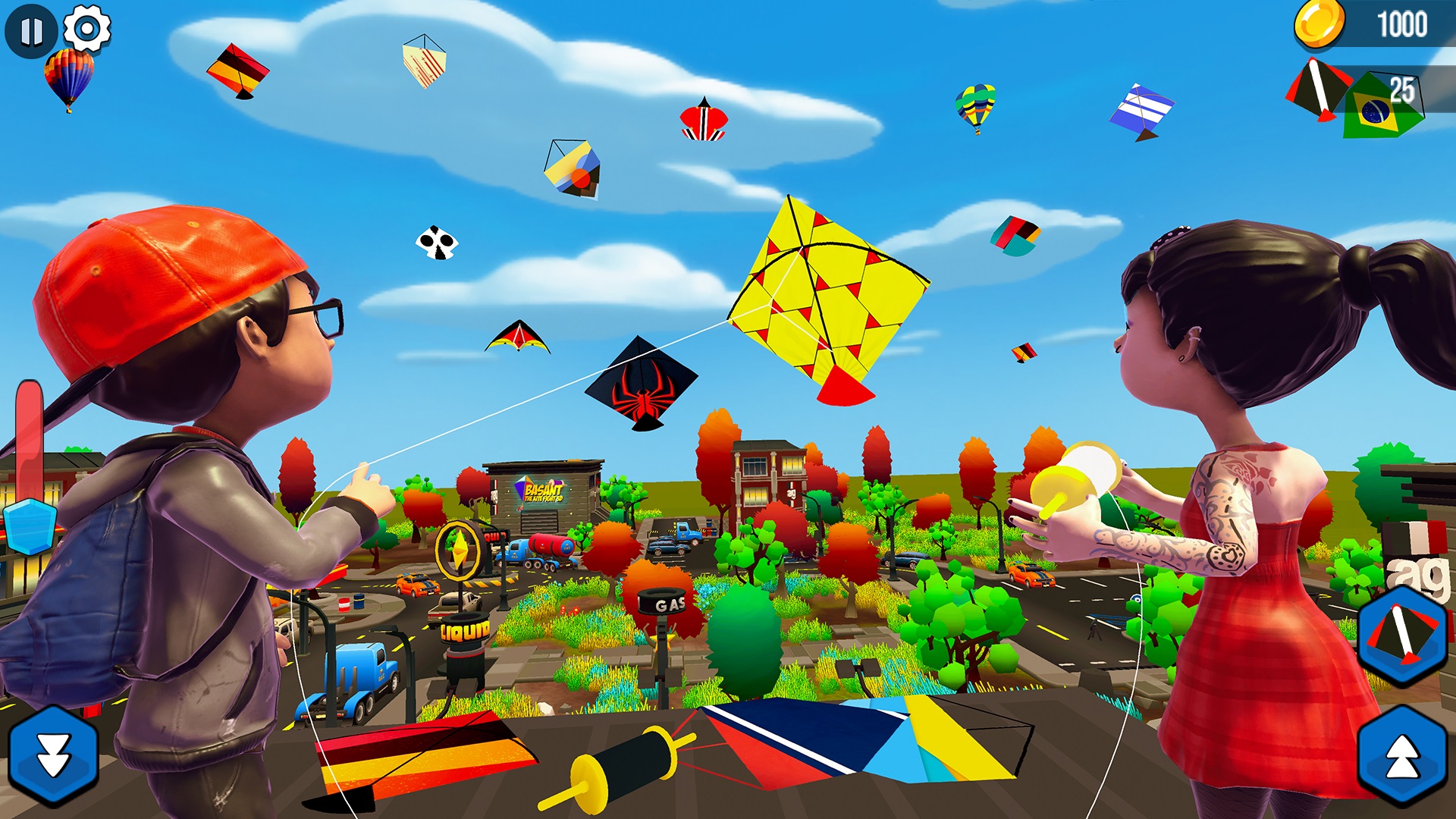The image size is (1456, 819).
Task: Tap the blue shield gem on the left
Action: click(32, 526)
